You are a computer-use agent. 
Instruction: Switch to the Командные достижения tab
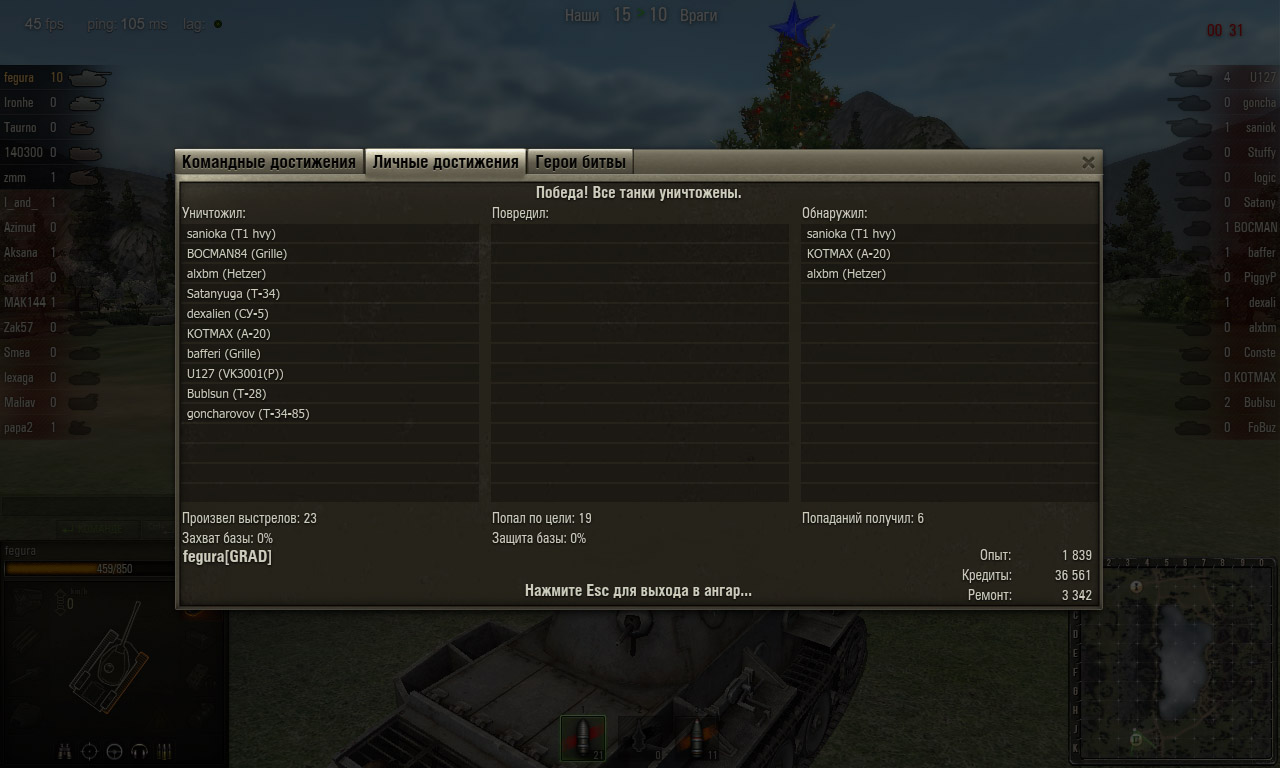click(x=268, y=162)
